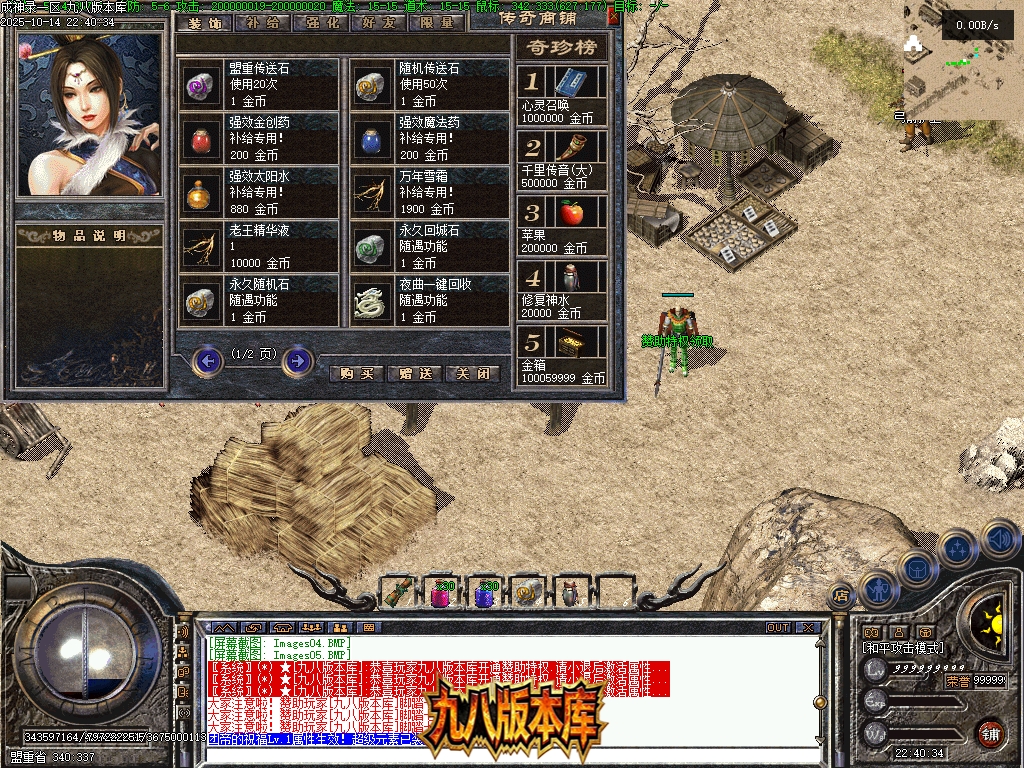Pick 强效魔法药 blue potion item
Screen dimensions: 1024x768
coord(432,139)
